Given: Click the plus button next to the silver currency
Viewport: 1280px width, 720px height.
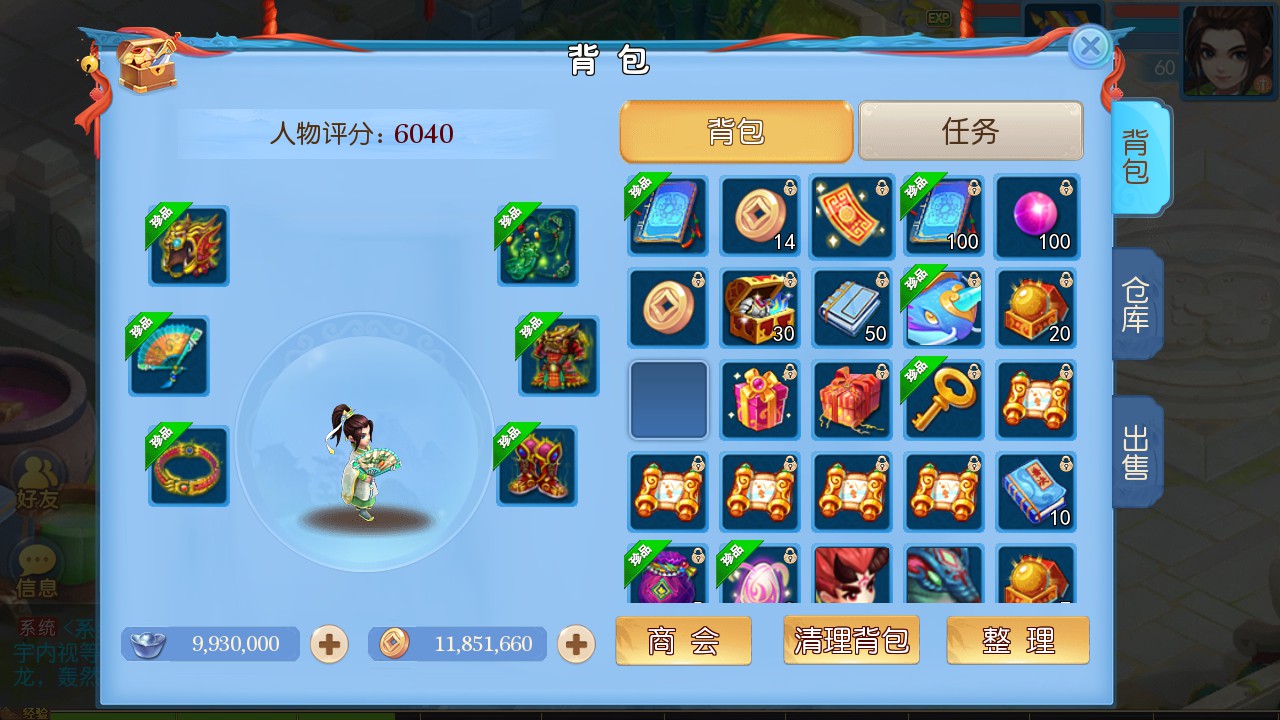Looking at the screenshot, I should 329,645.
